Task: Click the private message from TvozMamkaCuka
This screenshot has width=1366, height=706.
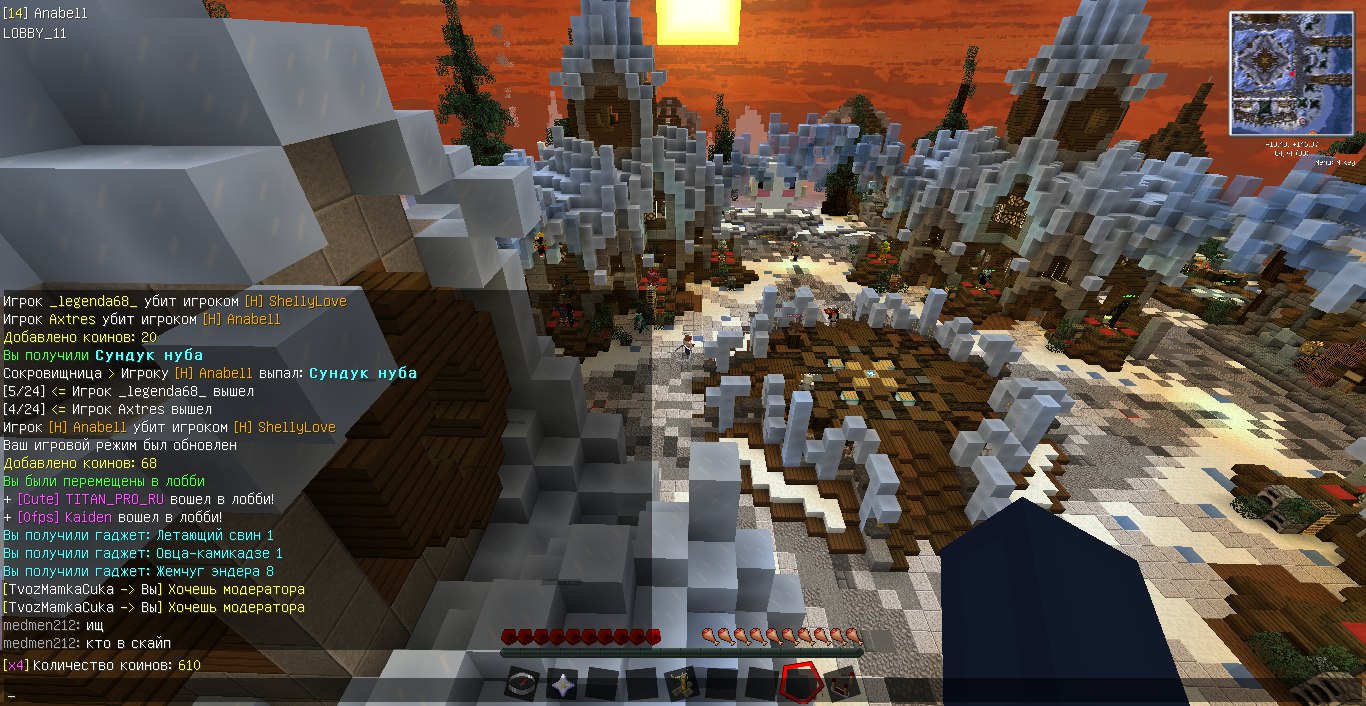Action: click(154, 590)
